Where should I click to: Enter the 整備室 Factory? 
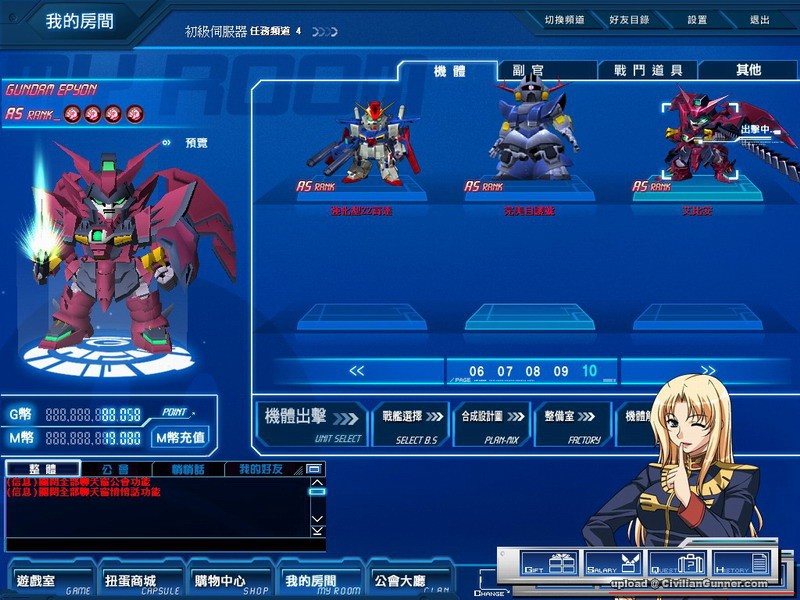571,423
